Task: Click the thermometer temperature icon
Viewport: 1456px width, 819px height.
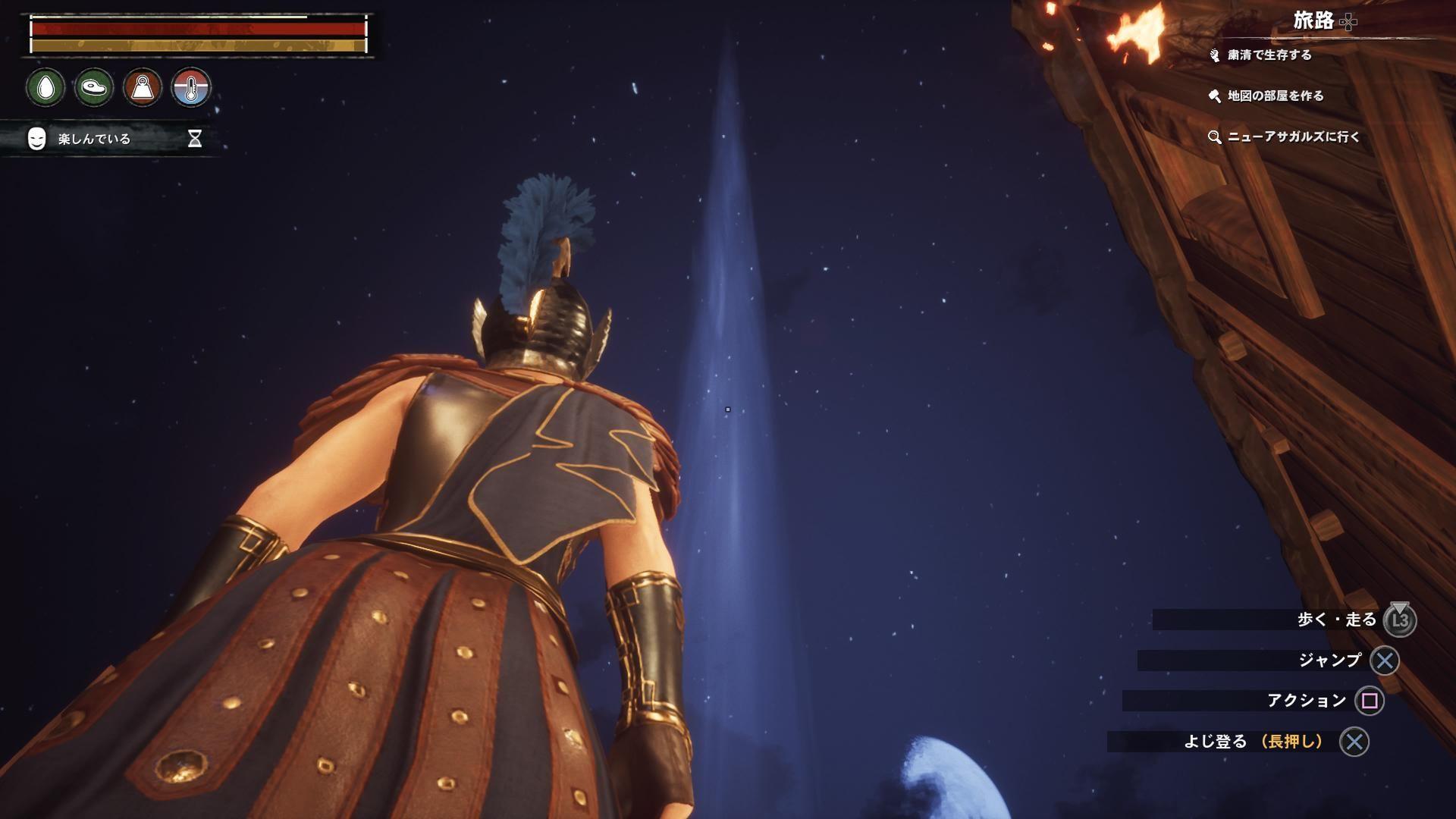Action: coord(191,88)
